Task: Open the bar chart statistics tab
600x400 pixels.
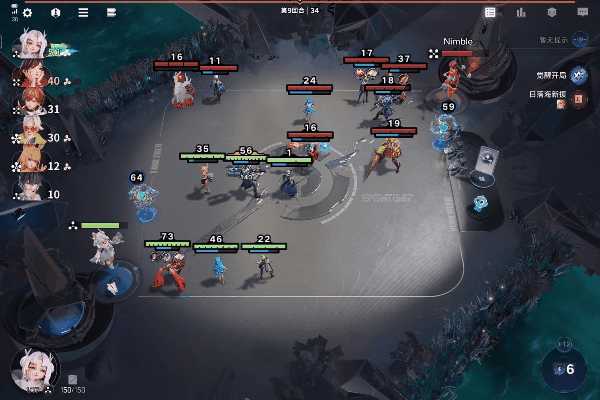Action: 521,13
